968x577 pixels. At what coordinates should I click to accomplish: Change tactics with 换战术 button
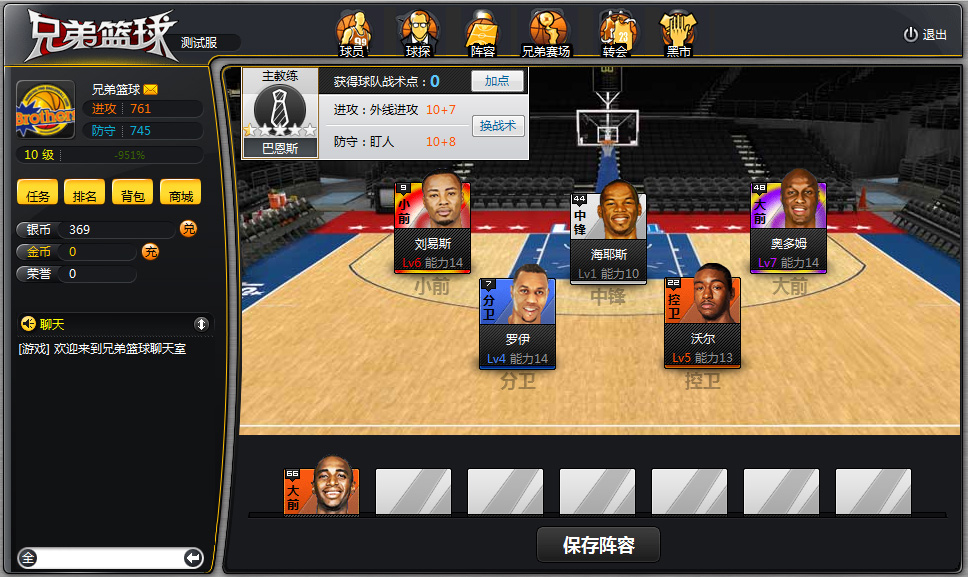point(497,126)
